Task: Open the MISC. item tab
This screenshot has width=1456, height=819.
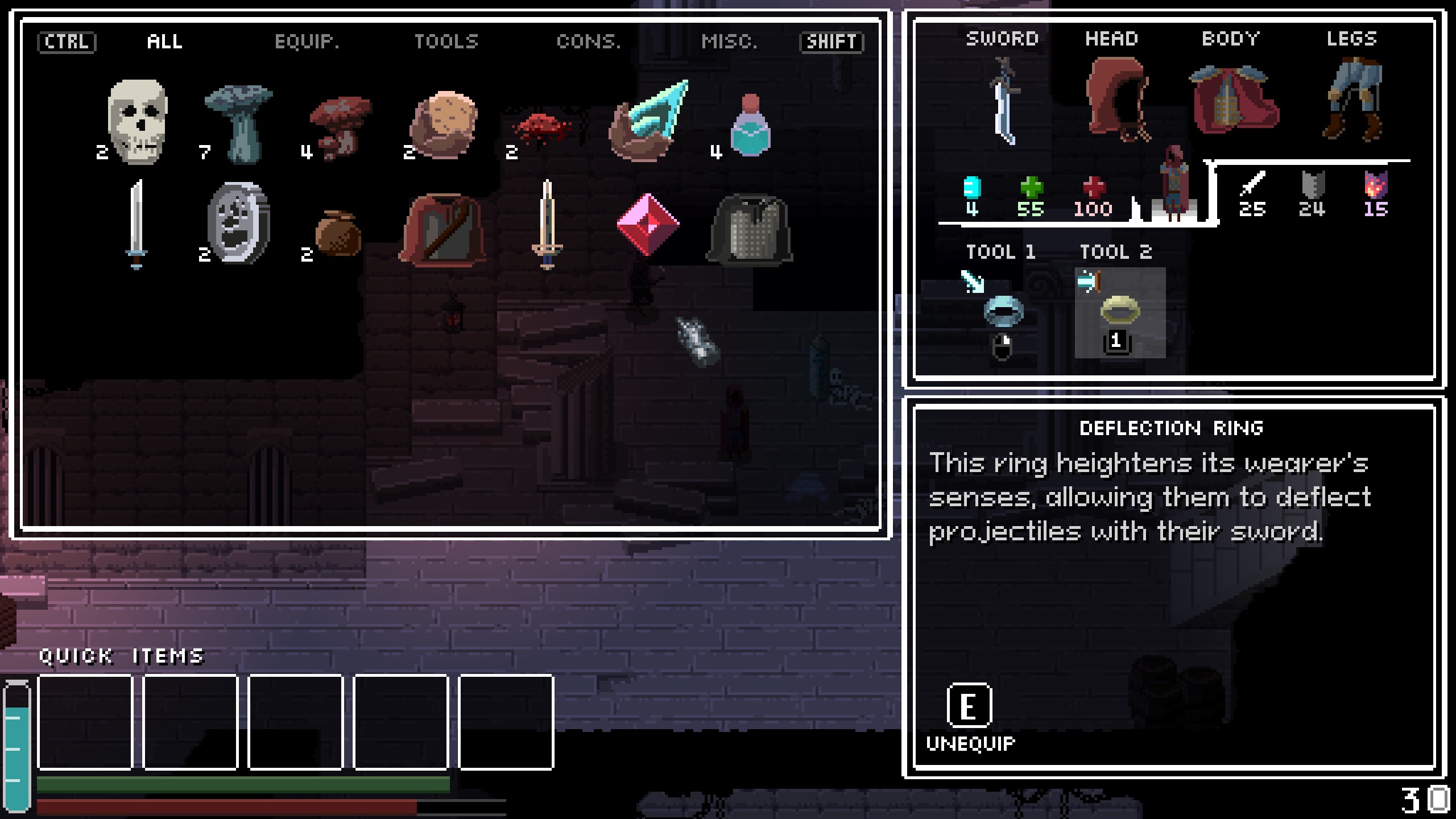Action: (x=729, y=42)
